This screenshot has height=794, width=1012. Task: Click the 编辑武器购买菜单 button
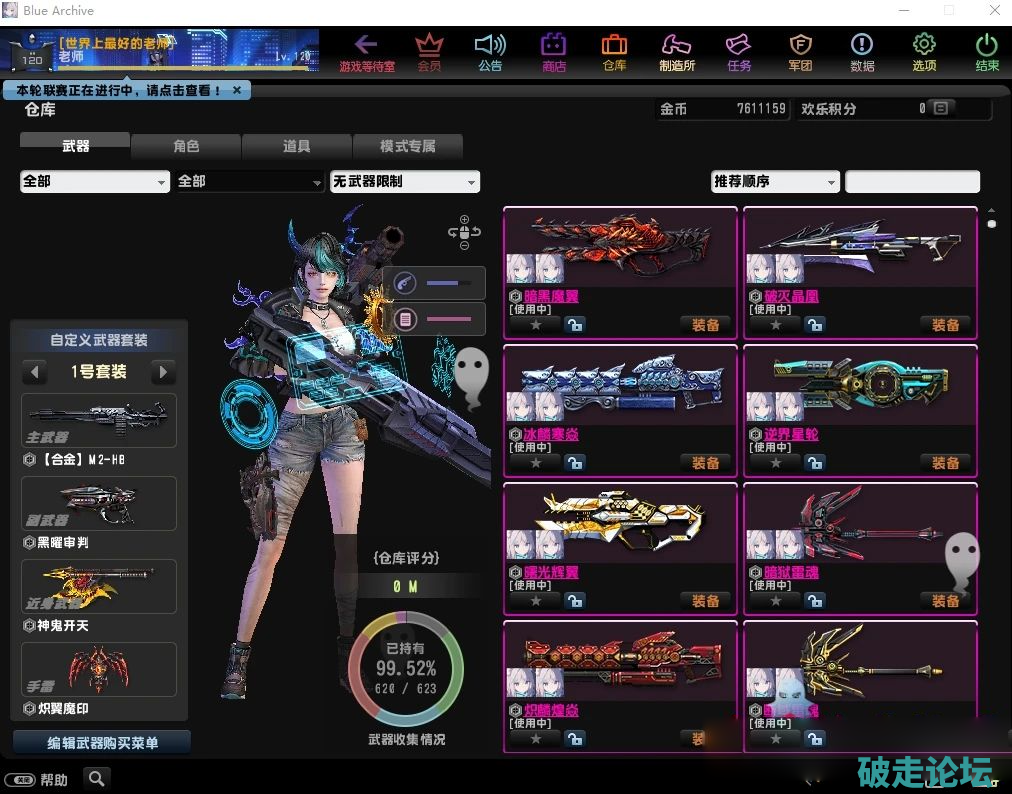pos(102,743)
